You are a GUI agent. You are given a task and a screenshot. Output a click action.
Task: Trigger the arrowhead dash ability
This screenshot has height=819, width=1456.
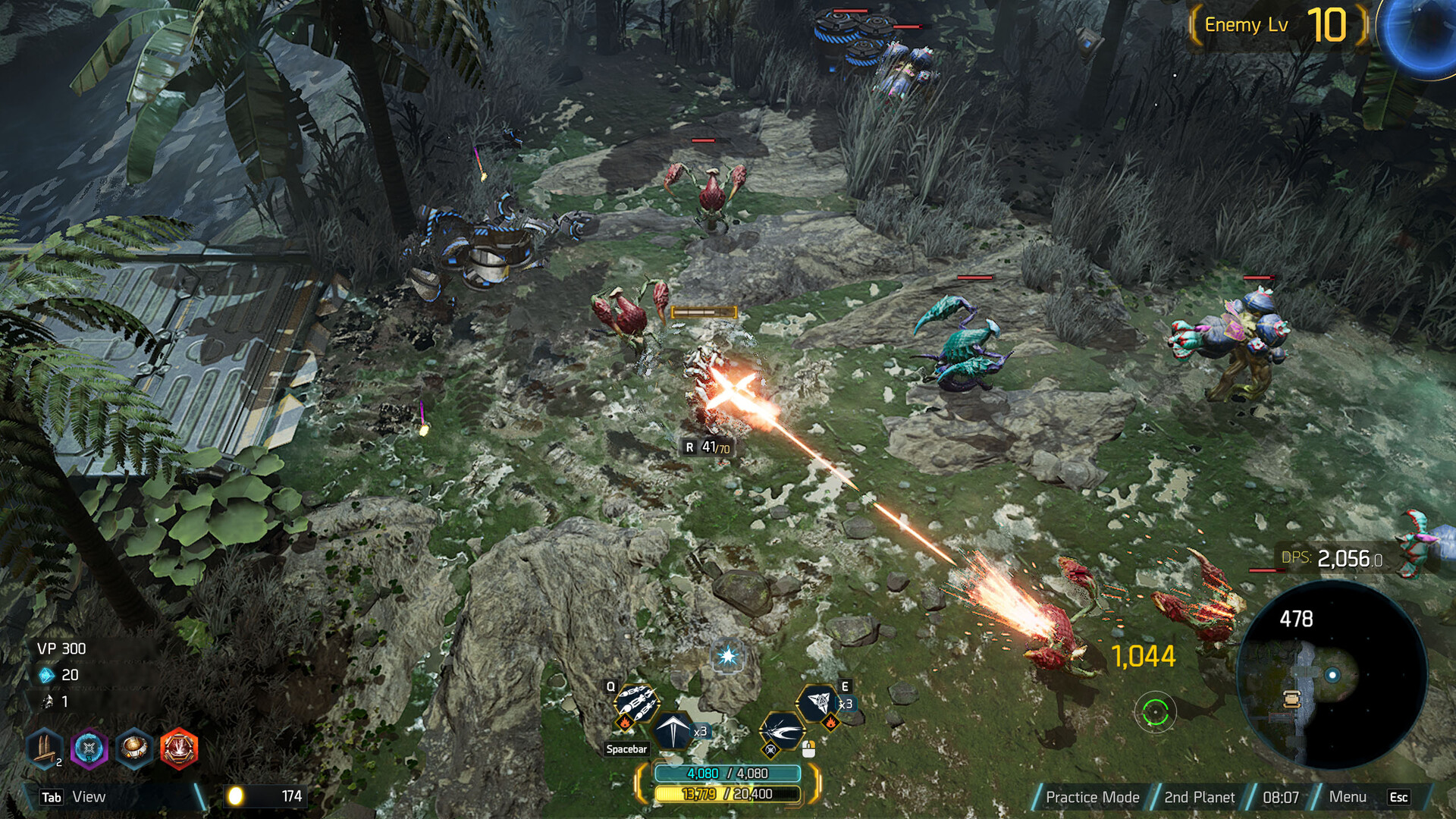pyautogui.click(x=672, y=730)
